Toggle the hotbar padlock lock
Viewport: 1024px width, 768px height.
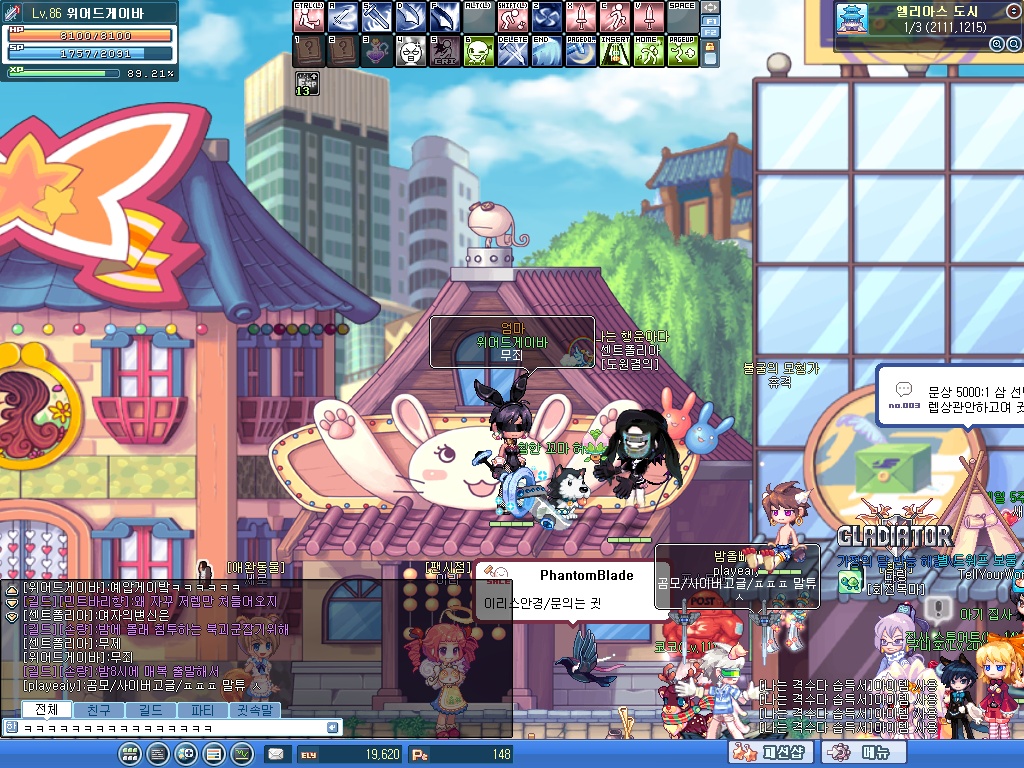[711, 53]
